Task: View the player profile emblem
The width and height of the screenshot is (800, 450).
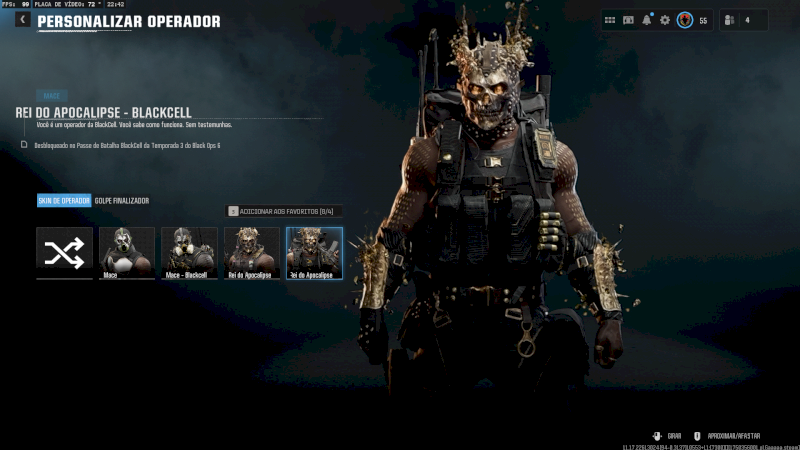Action: tap(685, 20)
